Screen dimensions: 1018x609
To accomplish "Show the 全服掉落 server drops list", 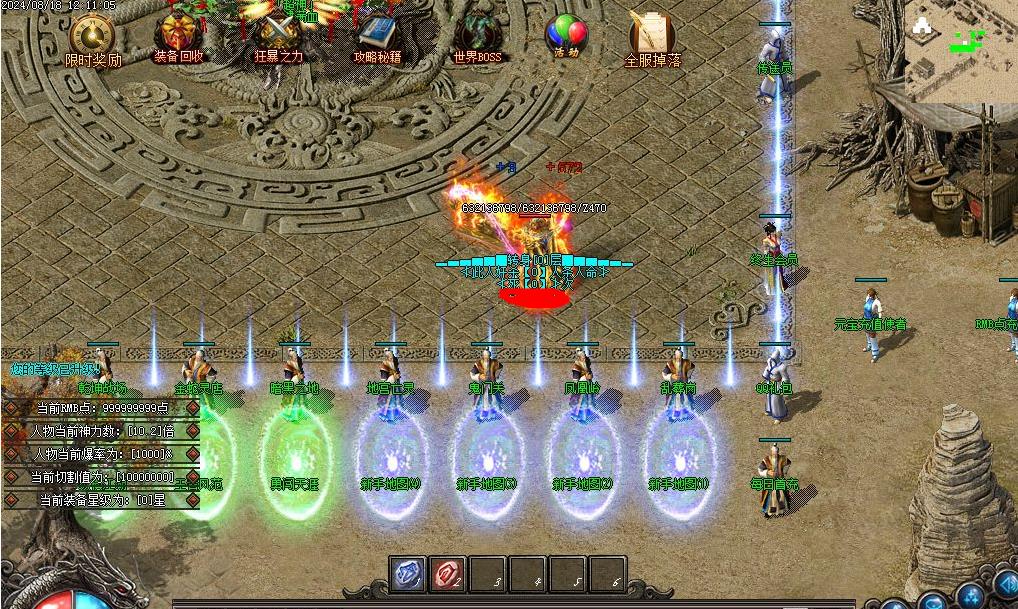I will click(x=652, y=38).
